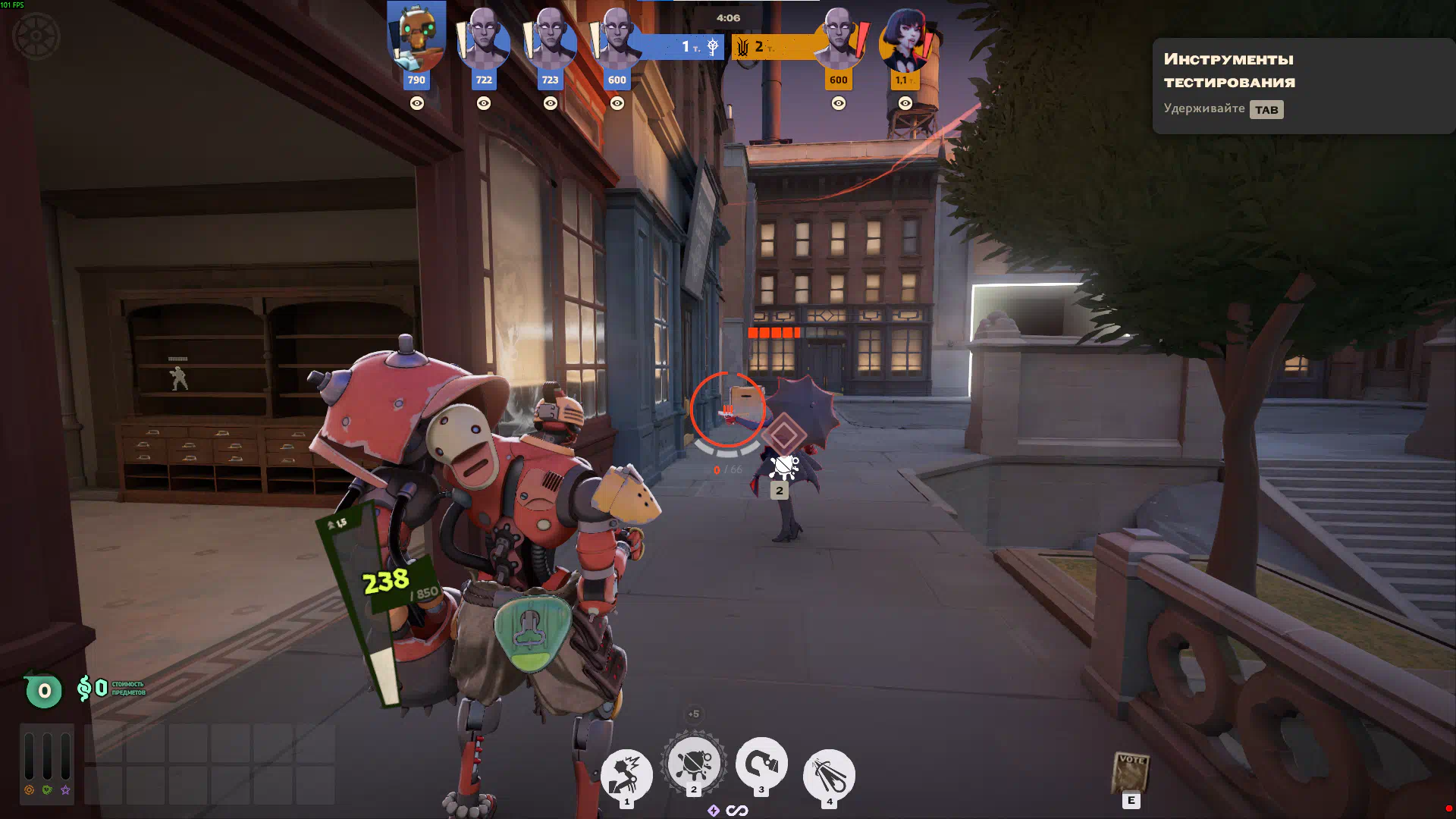Toggle the eye icon under the dark-haired enemy portrait
1456x819 pixels.
(x=905, y=103)
